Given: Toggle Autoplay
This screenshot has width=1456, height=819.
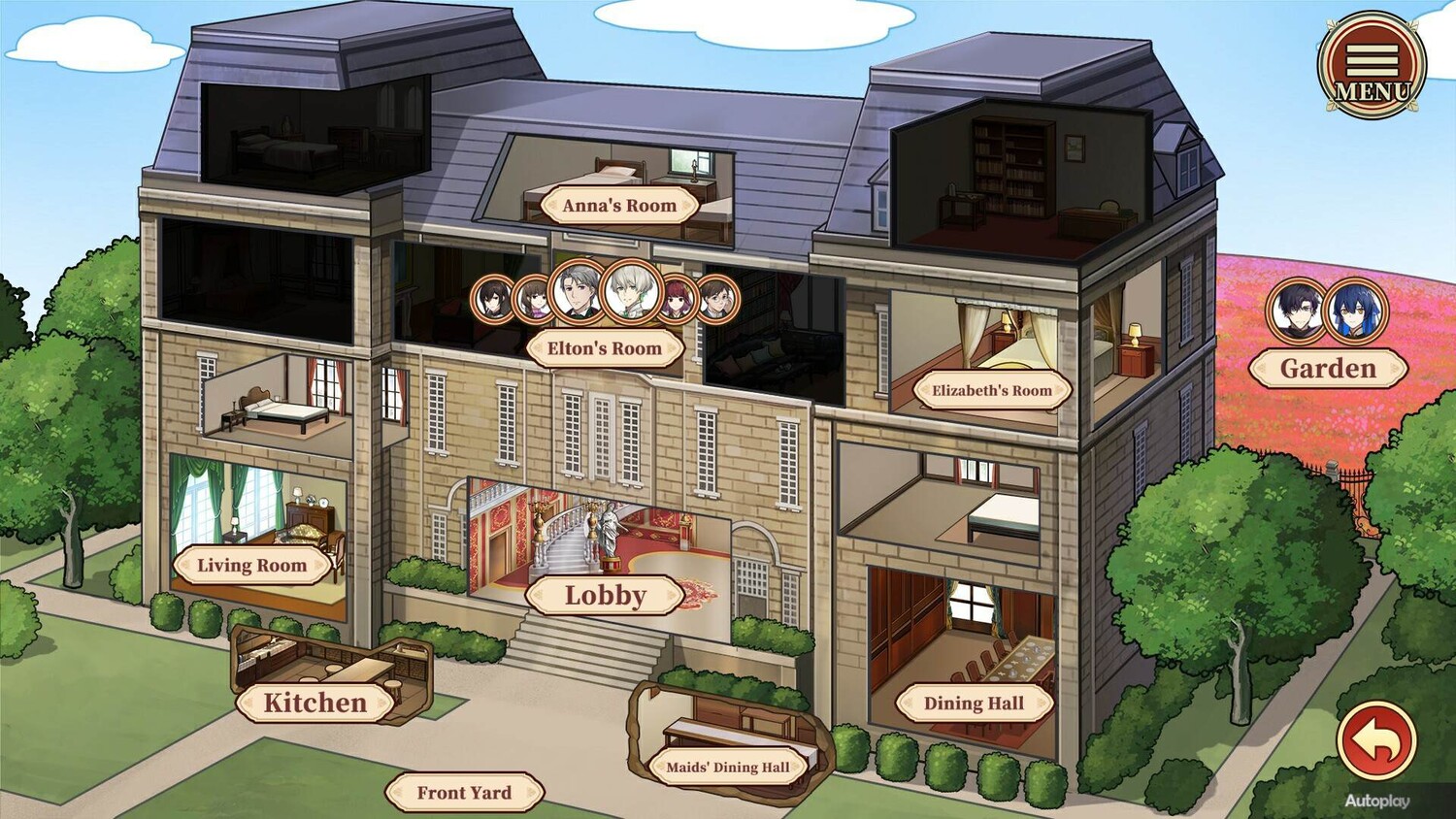Looking at the screenshot, I should pyautogui.click(x=1376, y=802).
